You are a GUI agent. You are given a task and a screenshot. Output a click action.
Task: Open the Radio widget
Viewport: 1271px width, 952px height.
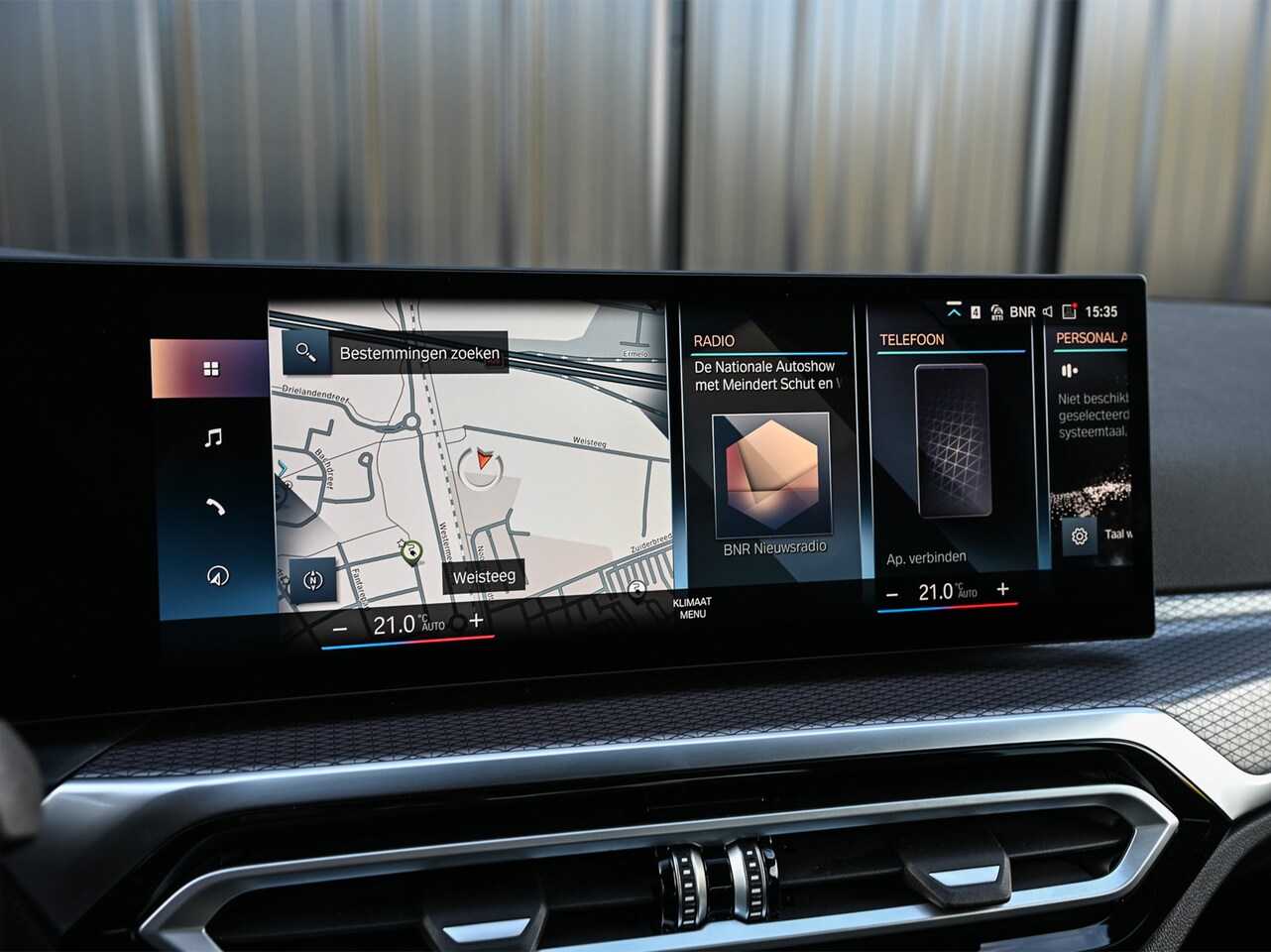click(714, 341)
